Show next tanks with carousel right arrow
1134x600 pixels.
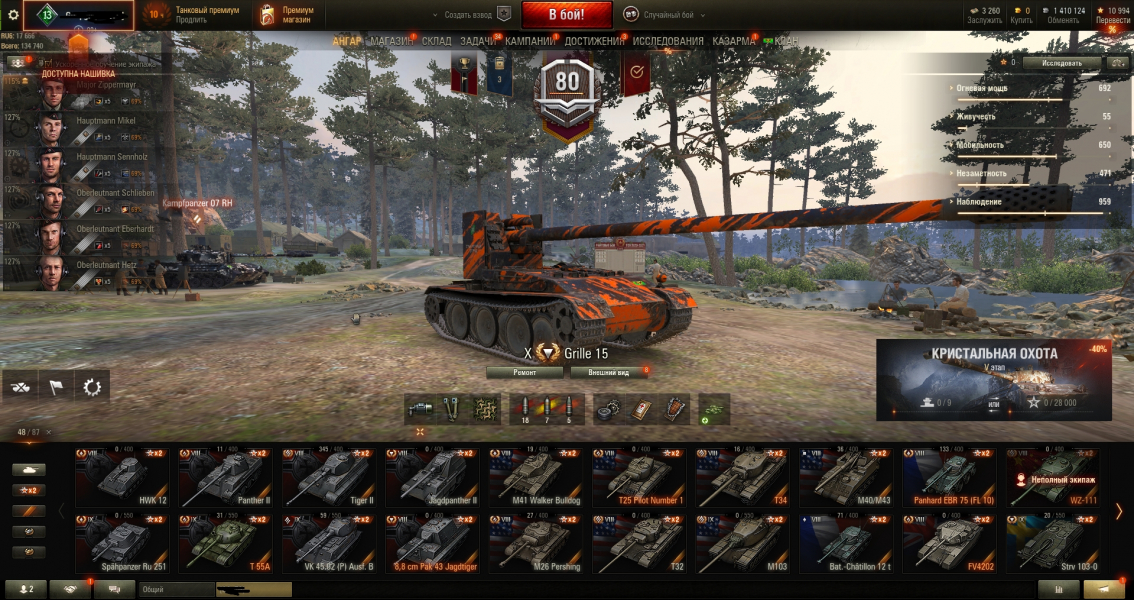click(1119, 511)
